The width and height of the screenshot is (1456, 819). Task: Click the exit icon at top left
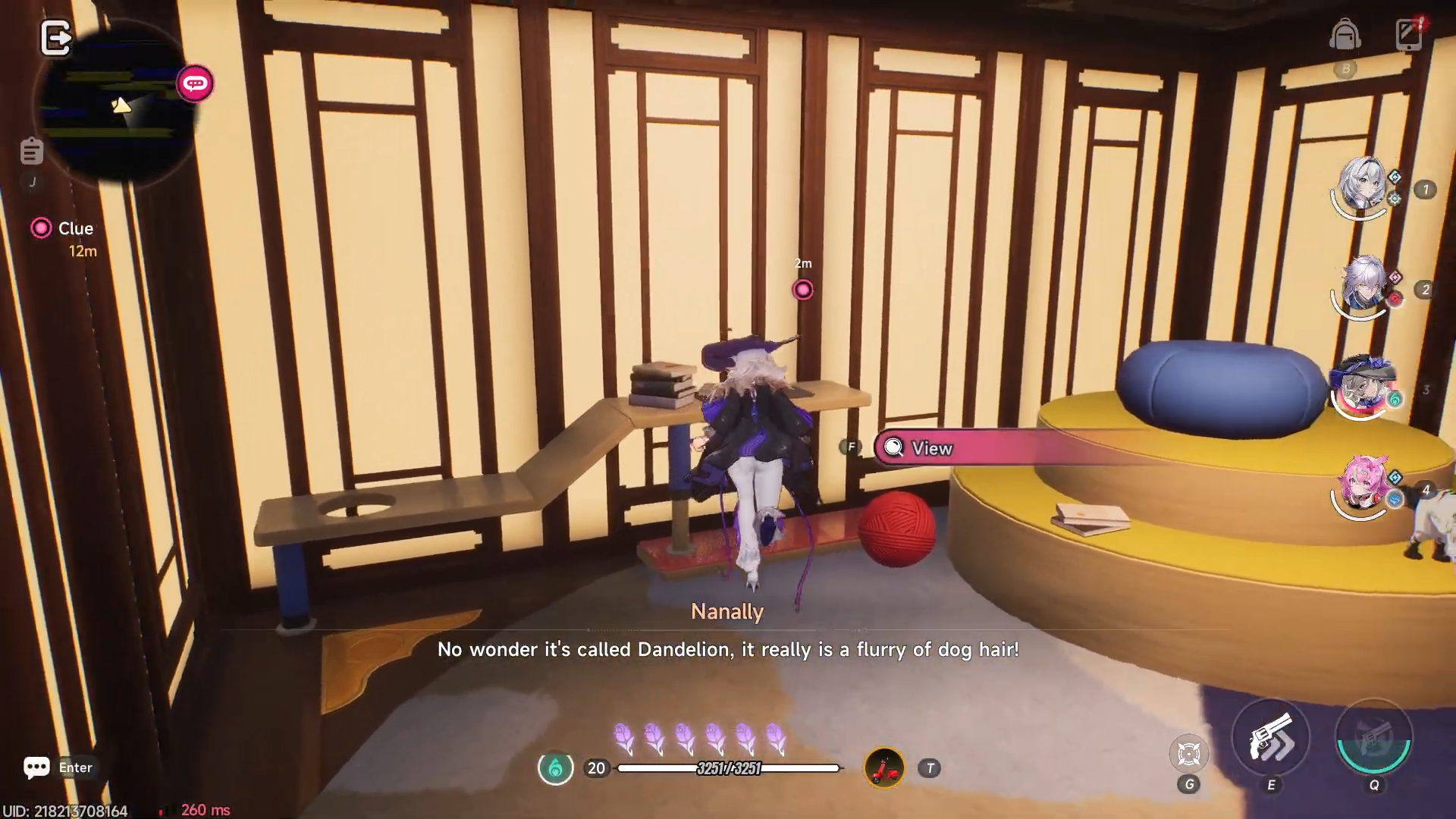tap(55, 38)
